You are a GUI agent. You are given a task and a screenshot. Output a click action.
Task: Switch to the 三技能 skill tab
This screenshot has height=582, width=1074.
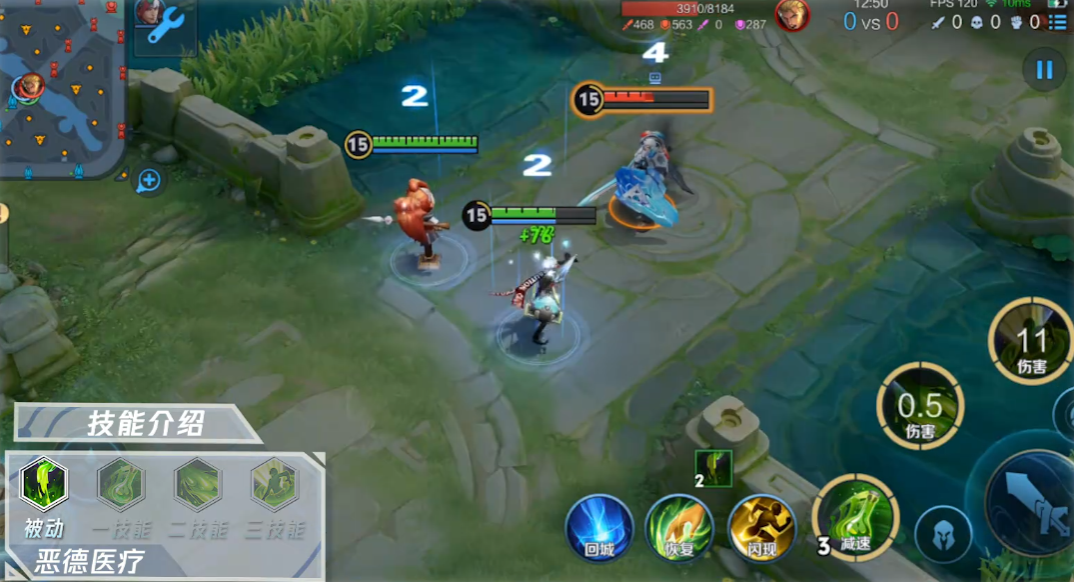[275, 485]
